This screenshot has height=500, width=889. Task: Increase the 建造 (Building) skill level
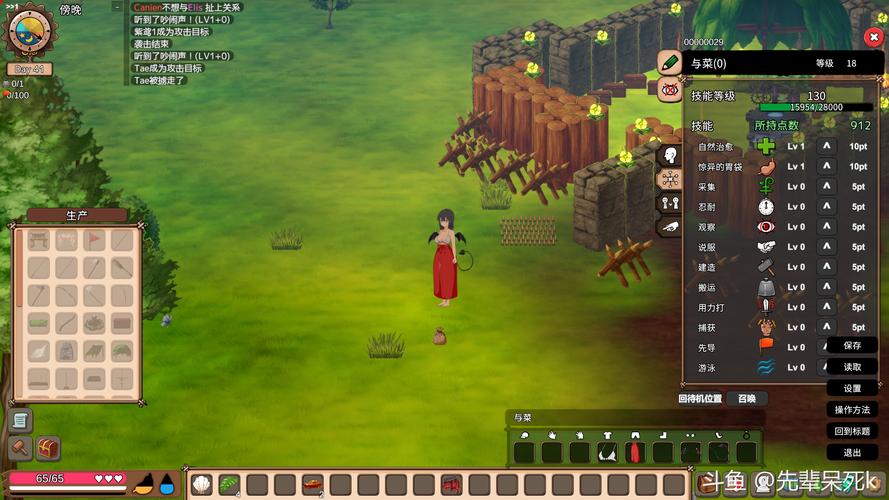tap(826, 267)
